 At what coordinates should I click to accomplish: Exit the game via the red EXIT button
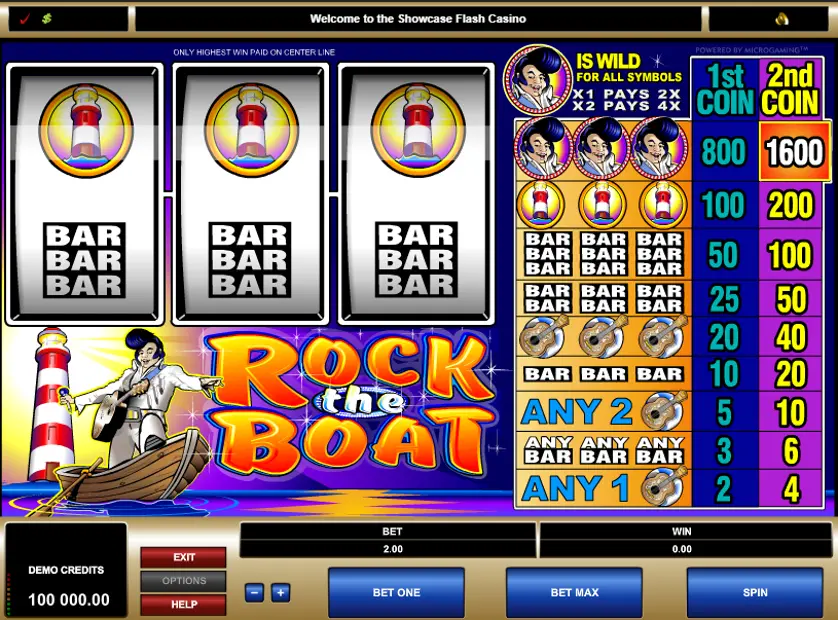pos(183,557)
